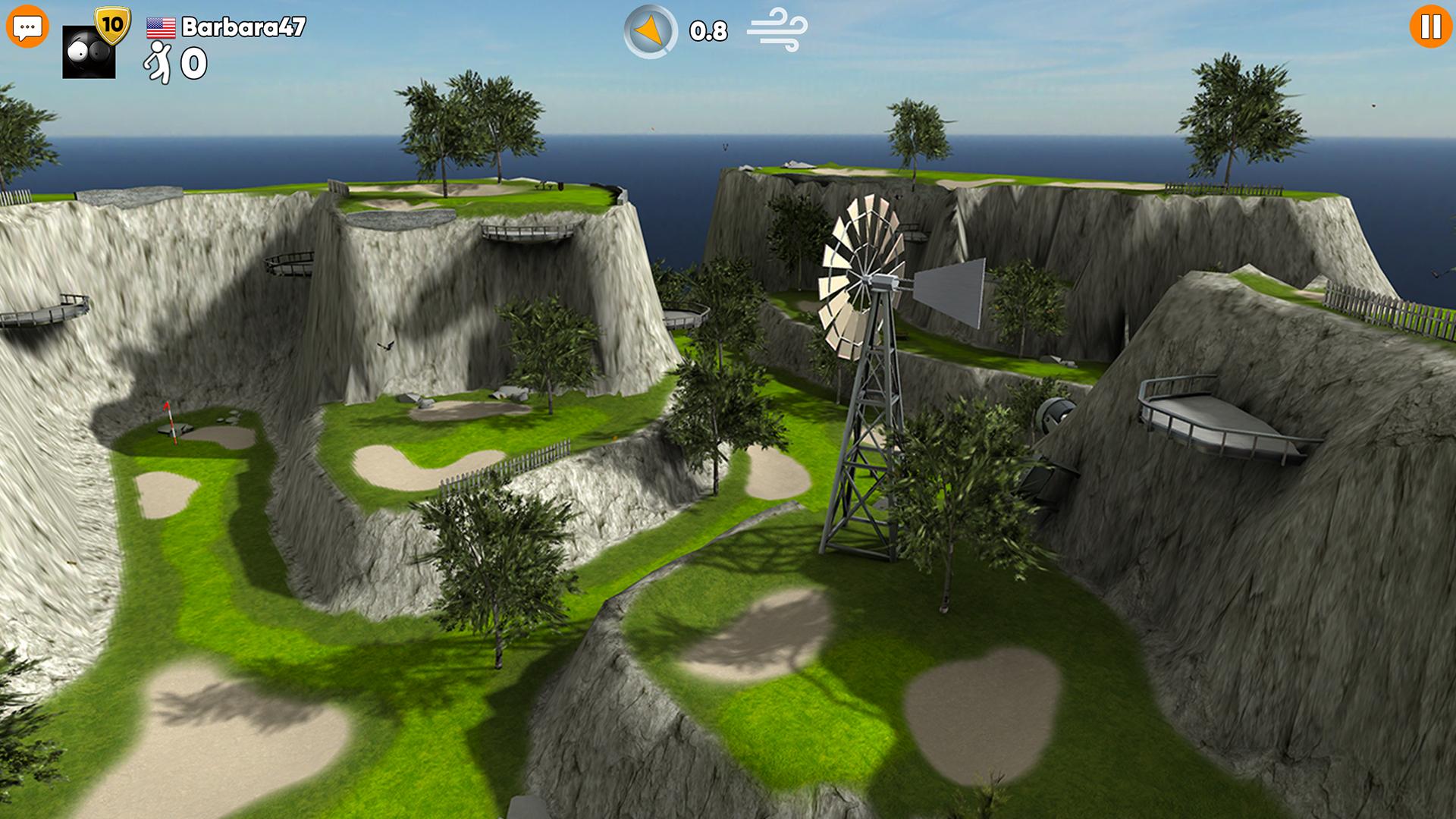1456x819 pixels.
Task: Click Barbara47's profile thumbnail
Action: coord(88,51)
